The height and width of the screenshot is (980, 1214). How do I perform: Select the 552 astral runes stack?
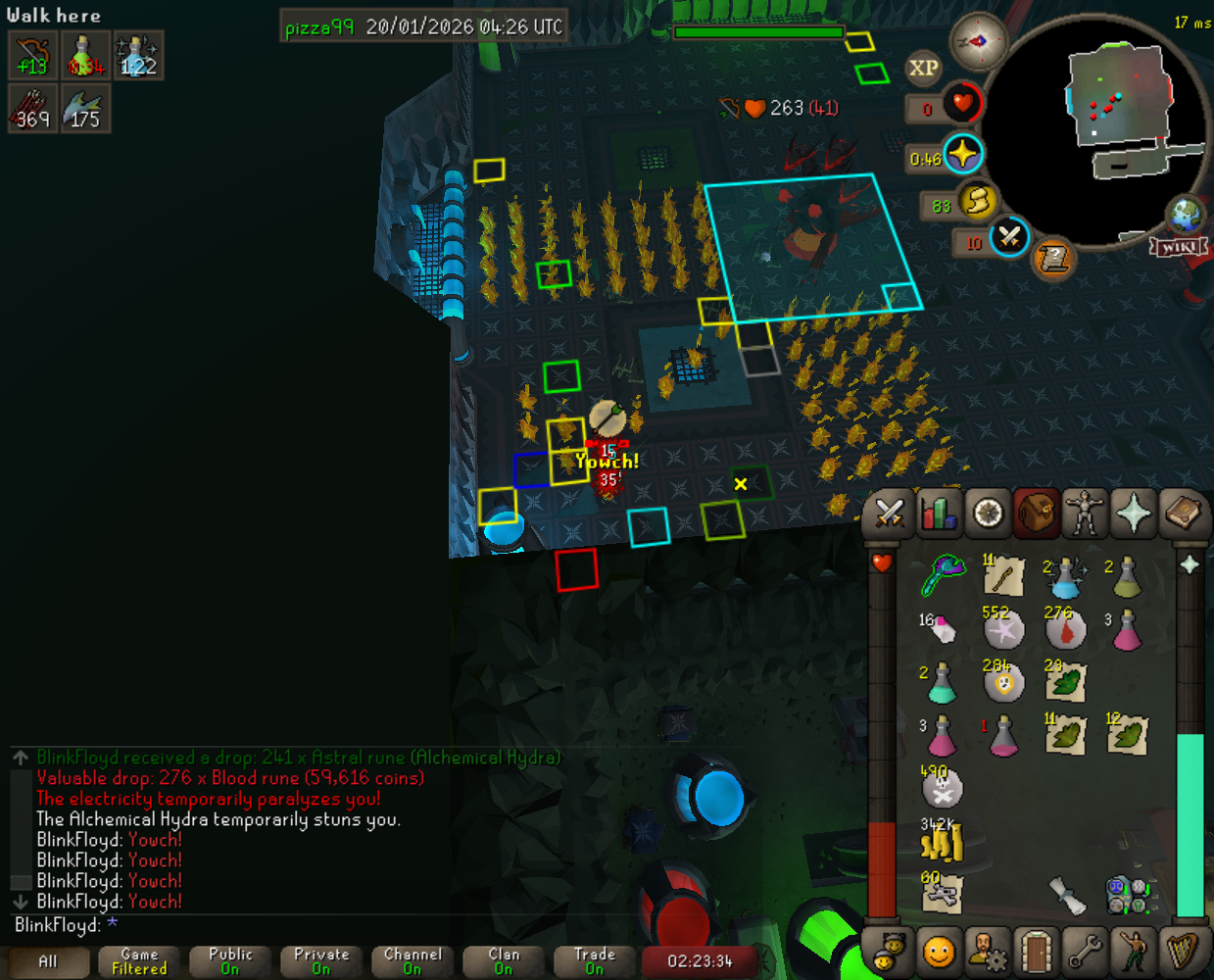1003,629
